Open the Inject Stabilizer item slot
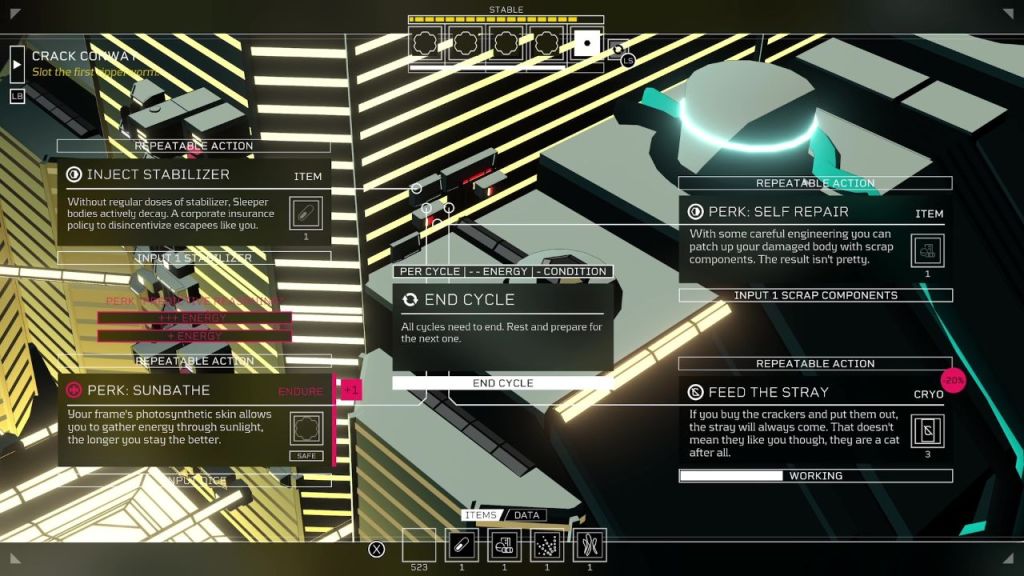Viewport: 1024px width, 576px height. pyautogui.click(x=307, y=213)
